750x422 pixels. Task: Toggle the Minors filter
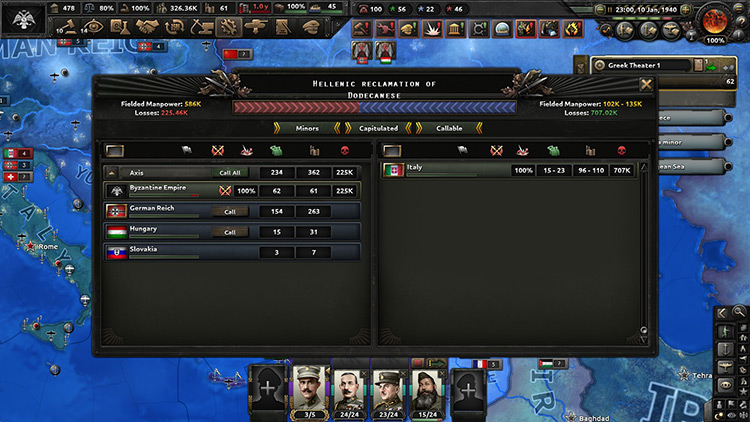(x=307, y=128)
